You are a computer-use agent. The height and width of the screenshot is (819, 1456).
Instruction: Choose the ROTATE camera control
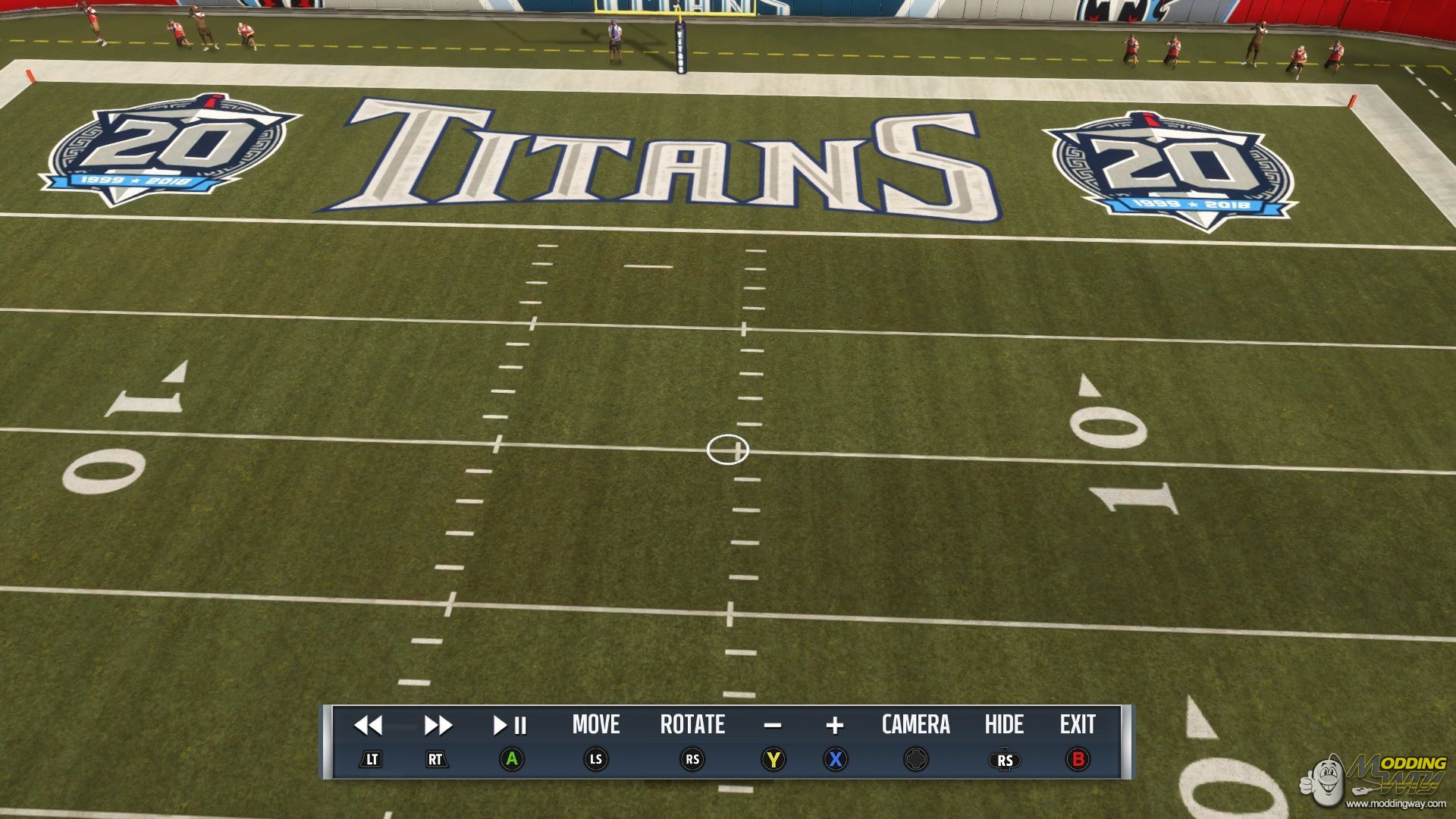click(692, 725)
